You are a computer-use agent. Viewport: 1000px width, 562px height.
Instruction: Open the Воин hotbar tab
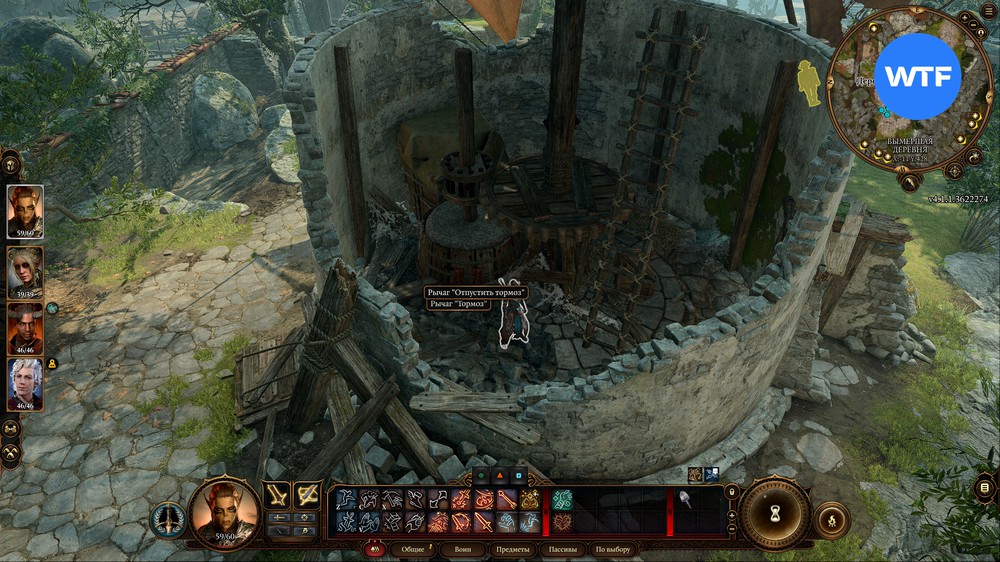tap(463, 549)
